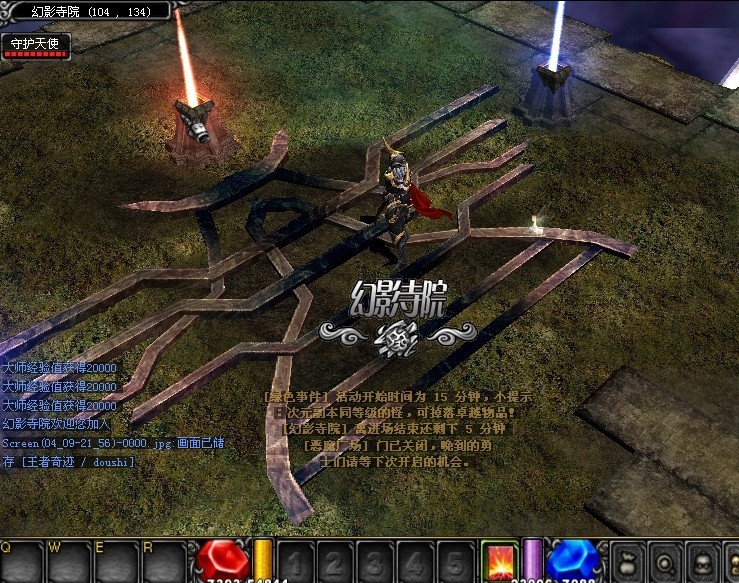This screenshot has width=739, height=583.
Task: Choose skill slot number 1
Action: click(295, 562)
